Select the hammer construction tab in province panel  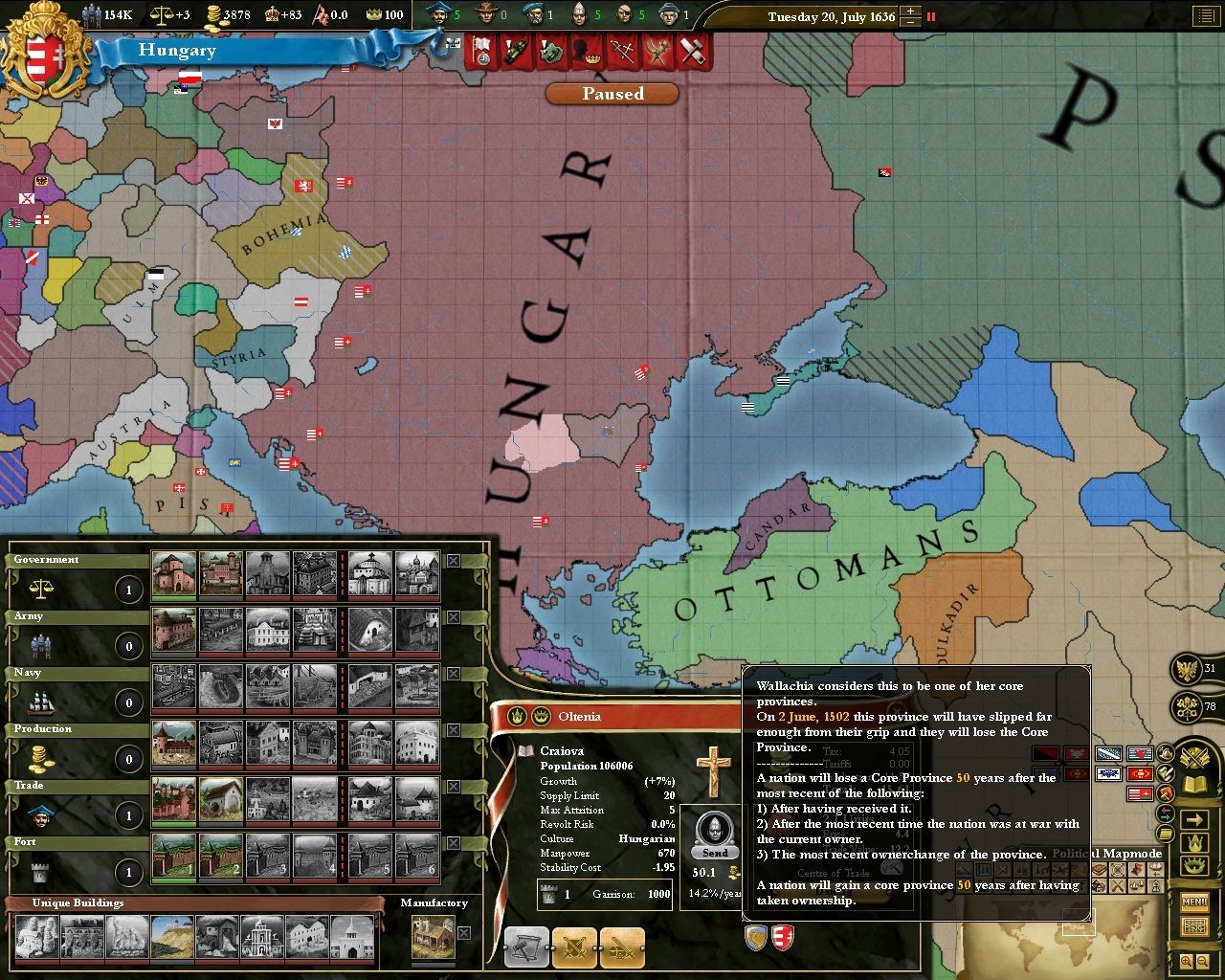click(x=526, y=947)
